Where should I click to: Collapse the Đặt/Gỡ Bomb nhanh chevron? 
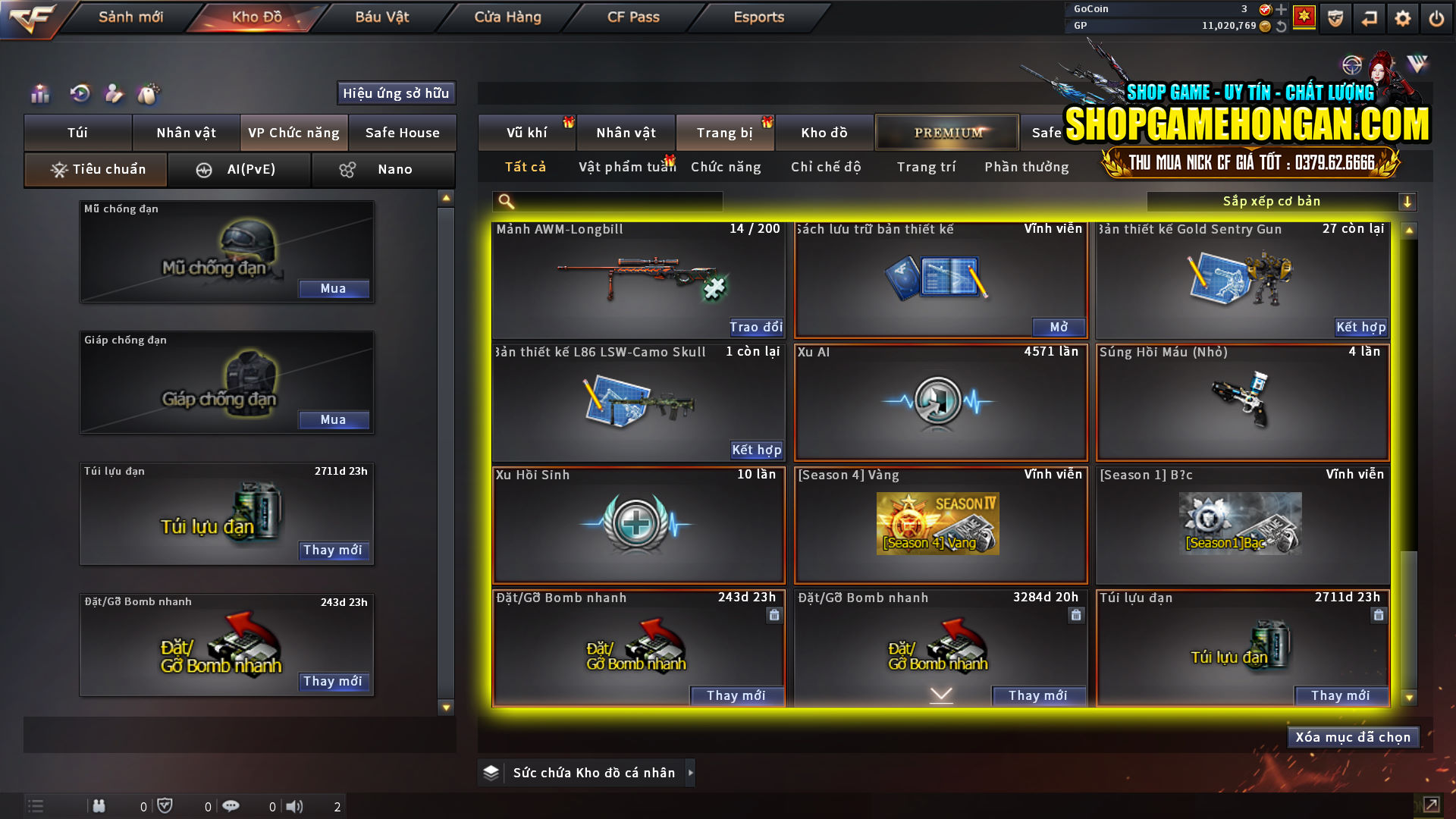point(940,693)
